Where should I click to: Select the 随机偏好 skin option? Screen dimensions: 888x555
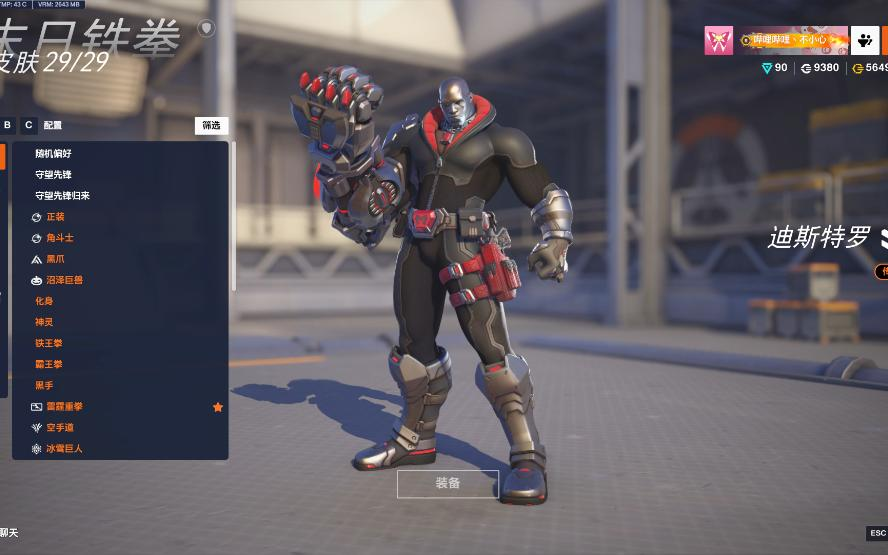click(x=53, y=154)
